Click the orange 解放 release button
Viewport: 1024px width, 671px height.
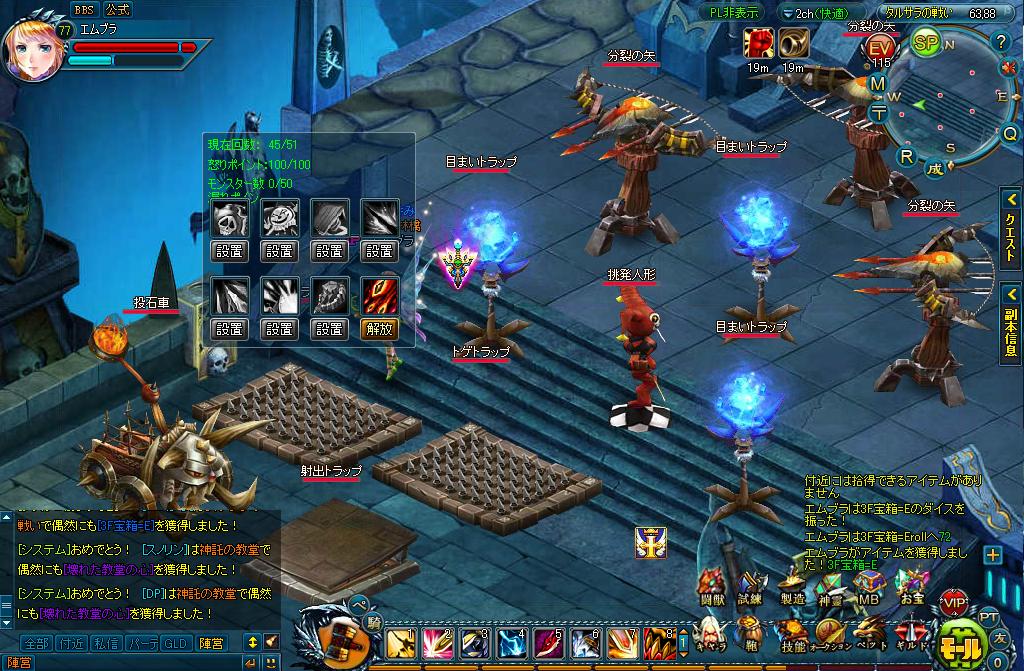point(379,328)
